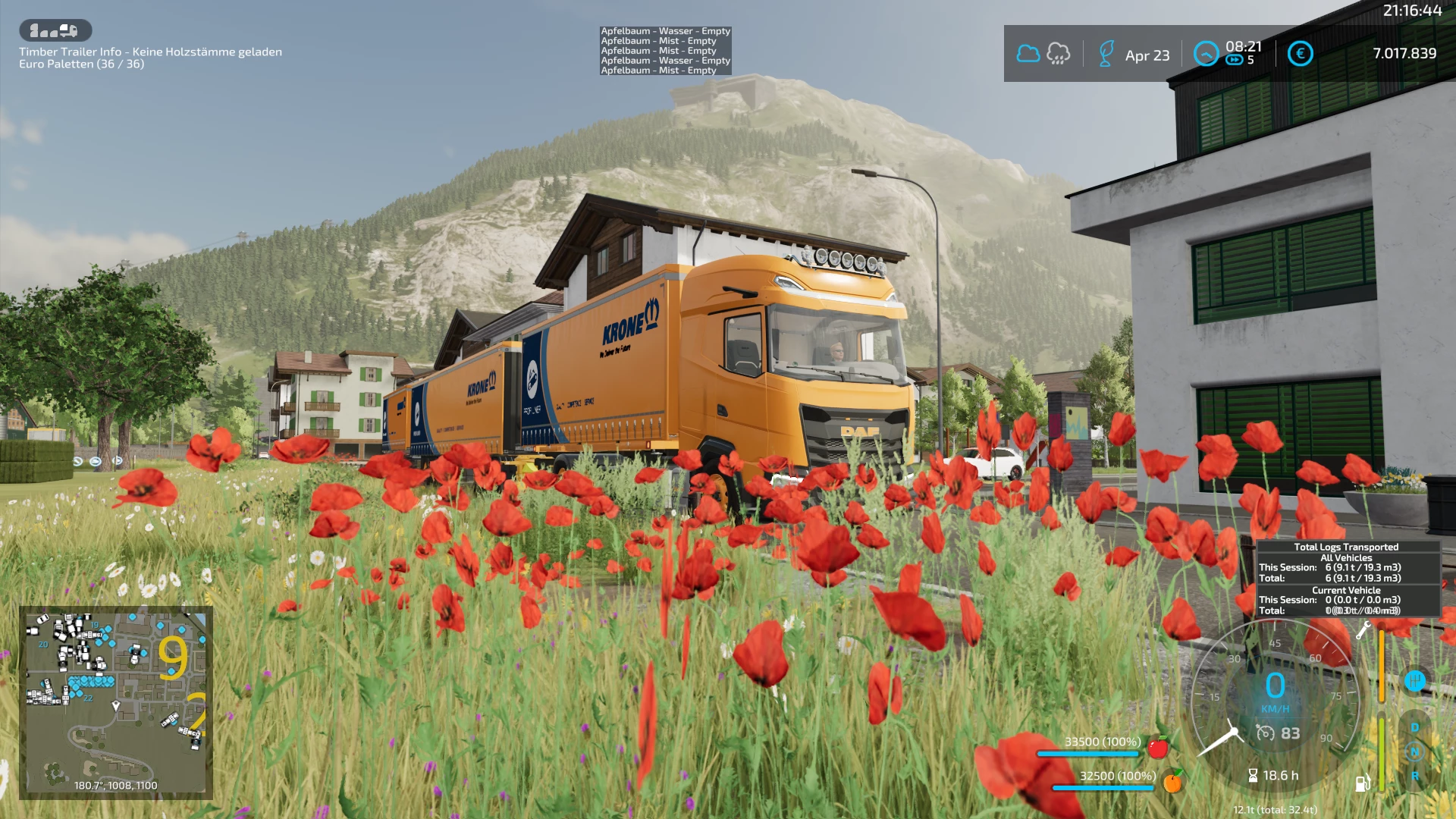Open the minimap in the corner

116,702
